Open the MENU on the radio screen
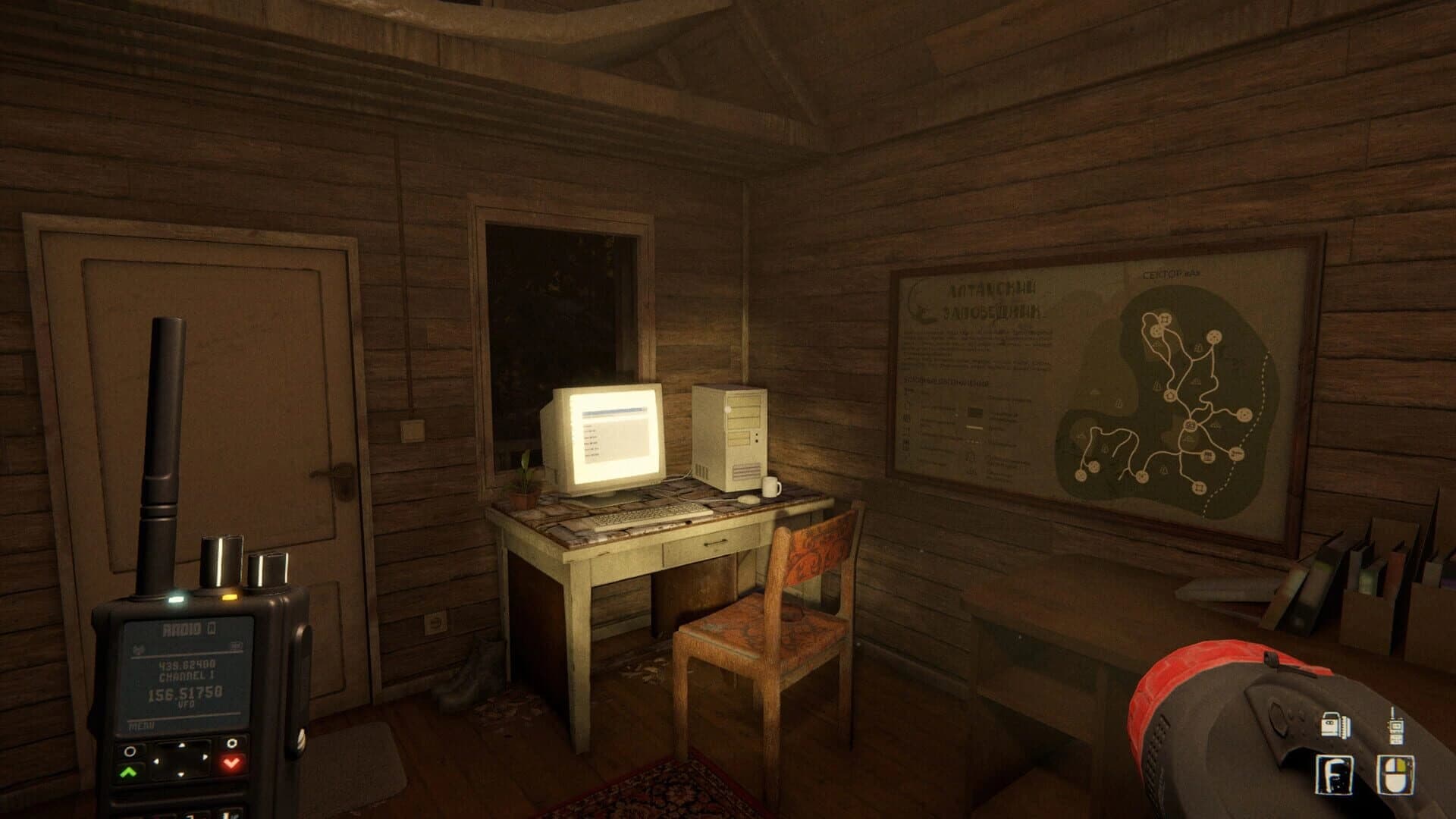 [142, 725]
